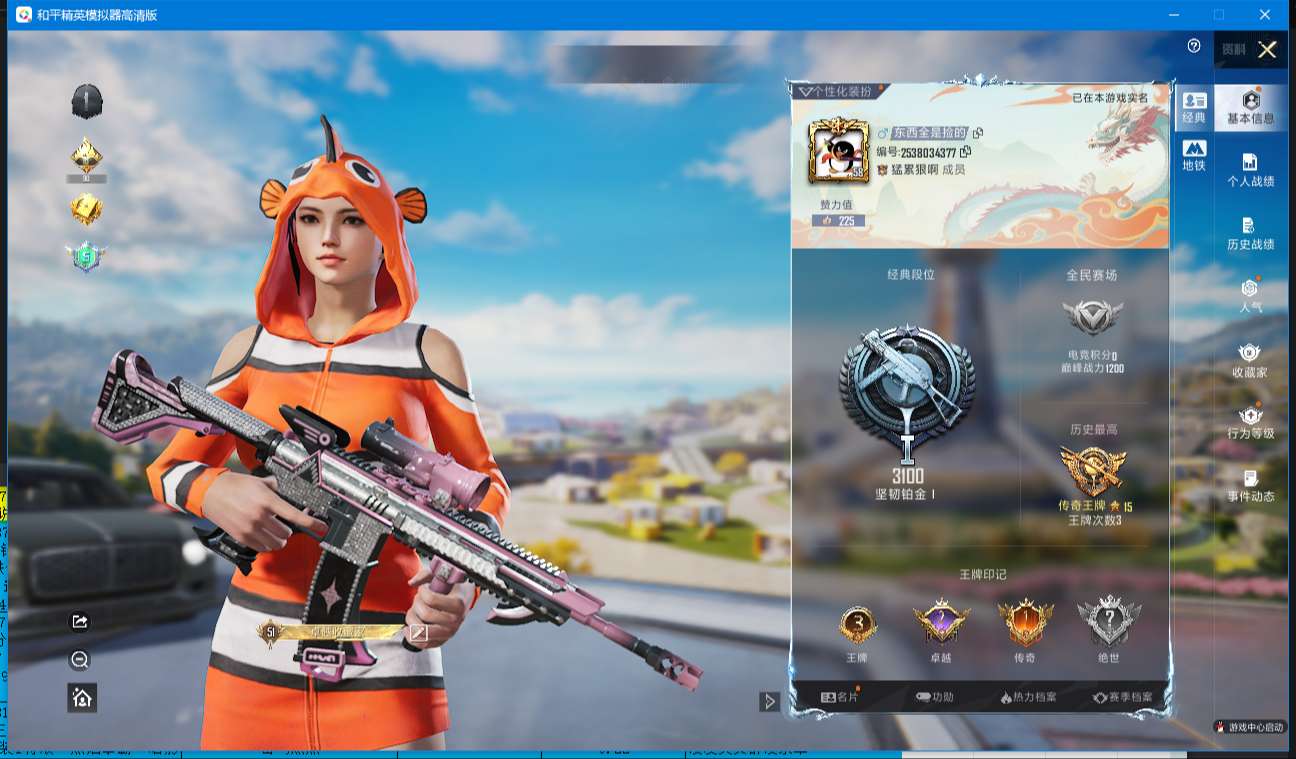Image resolution: width=1296 pixels, height=759 pixels.
Task: View the 行为等级 behavior level tab
Action: (x=1250, y=423)
